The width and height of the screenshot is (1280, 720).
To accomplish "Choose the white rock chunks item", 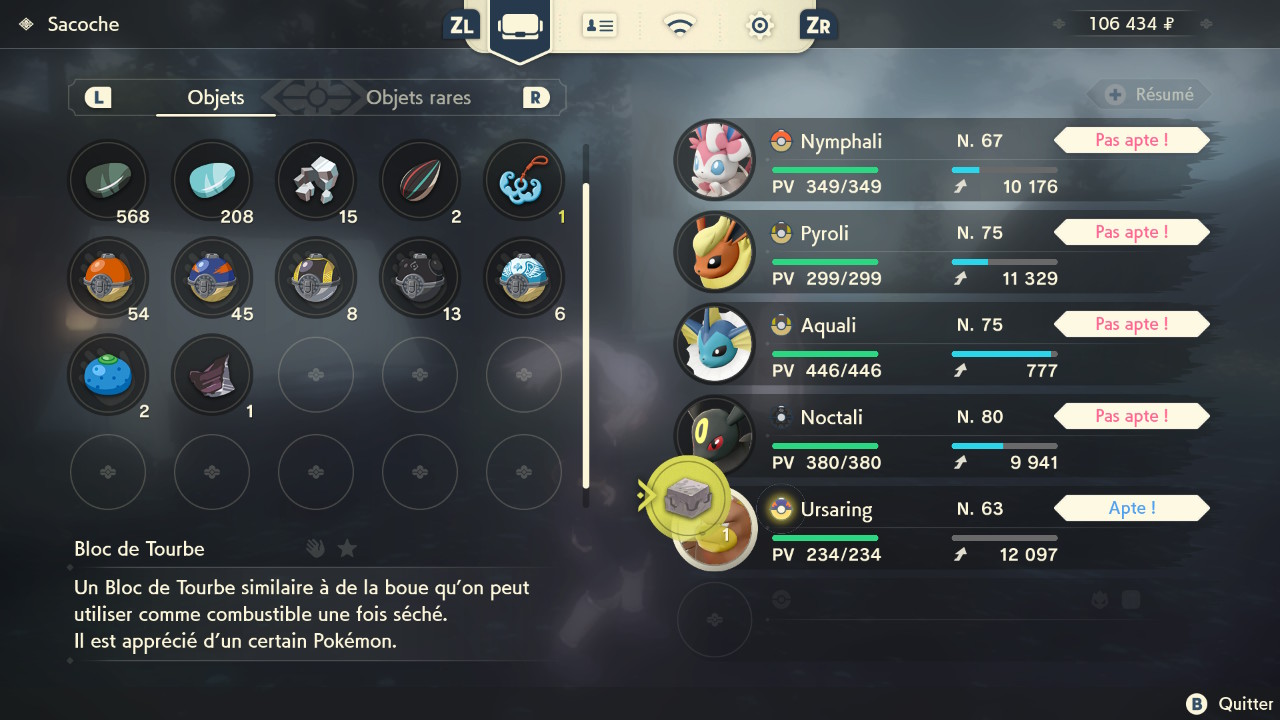I will coord(316,181).
